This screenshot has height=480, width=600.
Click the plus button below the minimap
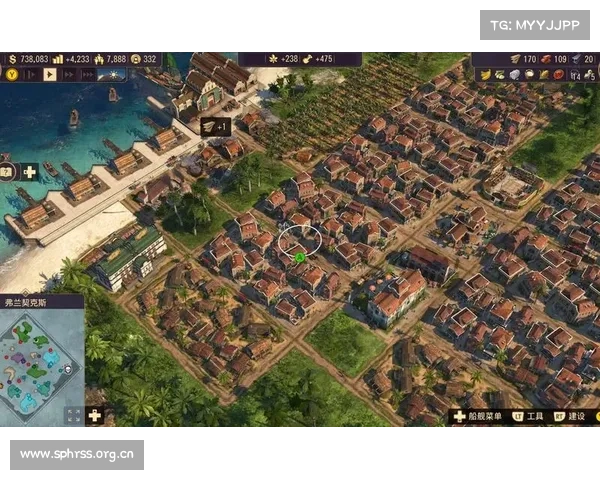(95, 416)
